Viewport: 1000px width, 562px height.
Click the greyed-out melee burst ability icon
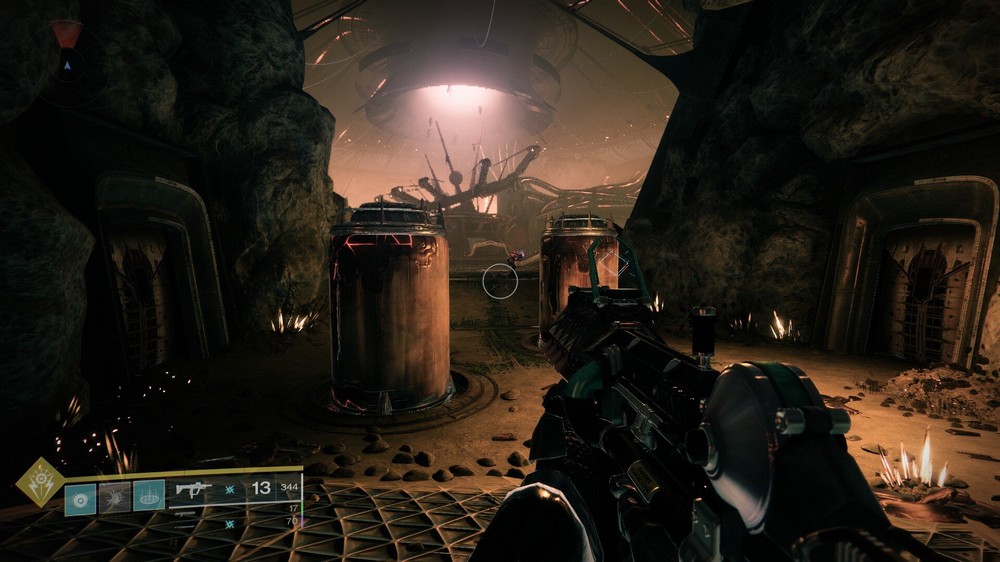pyautogui.click(x=115, y=497)
